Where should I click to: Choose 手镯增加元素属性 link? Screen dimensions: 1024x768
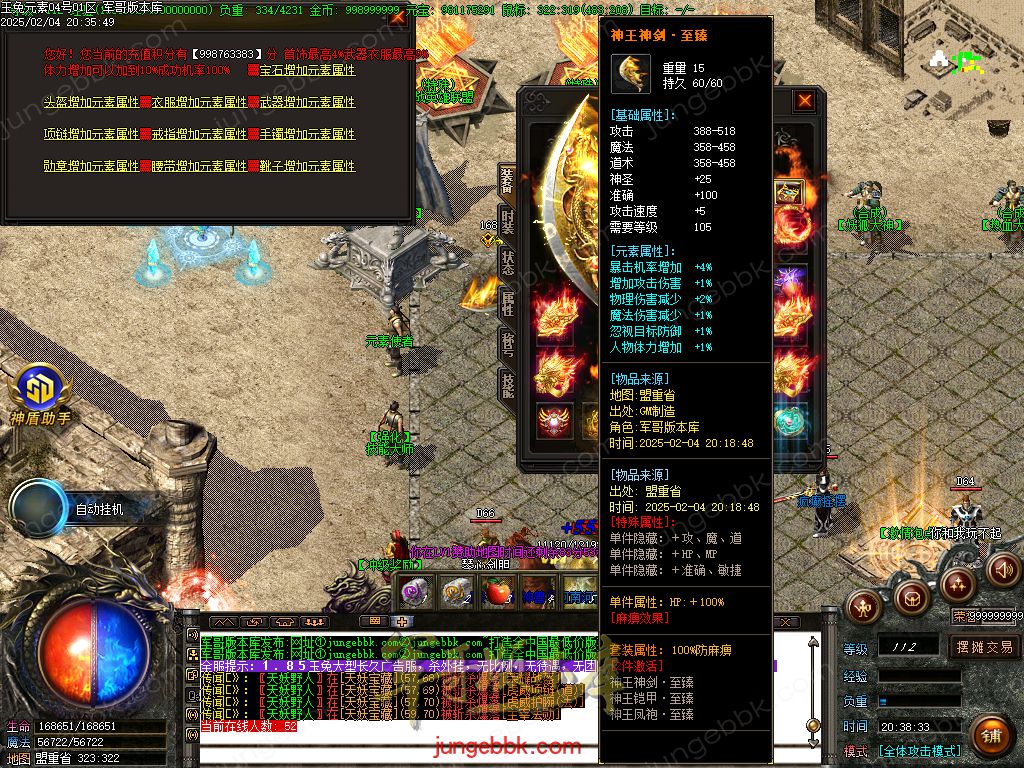[x=307, y=134]
